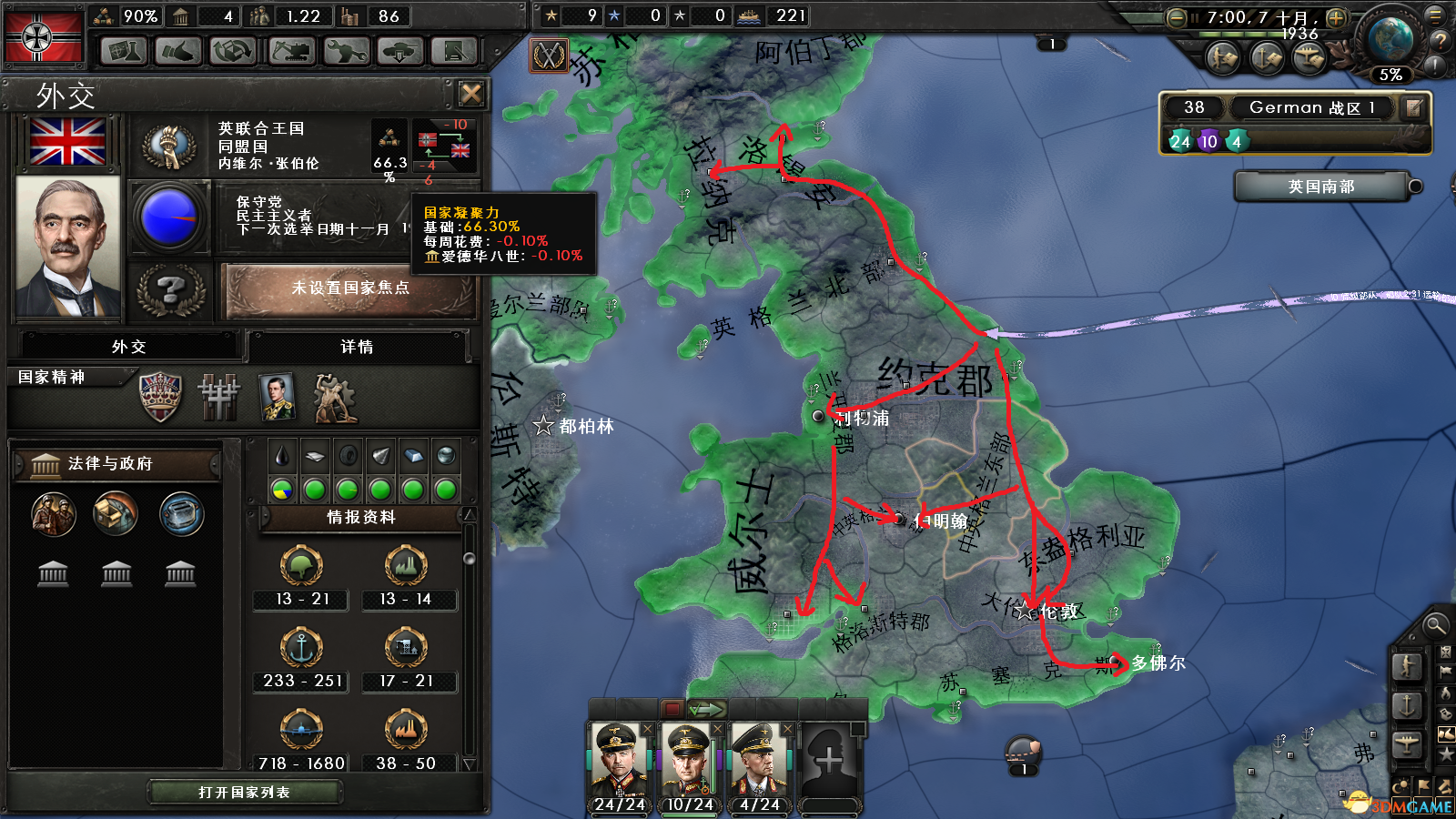Switch to the 详情 tab
The height and width of the screenshot is (819, 1456).
pos(357,347)
